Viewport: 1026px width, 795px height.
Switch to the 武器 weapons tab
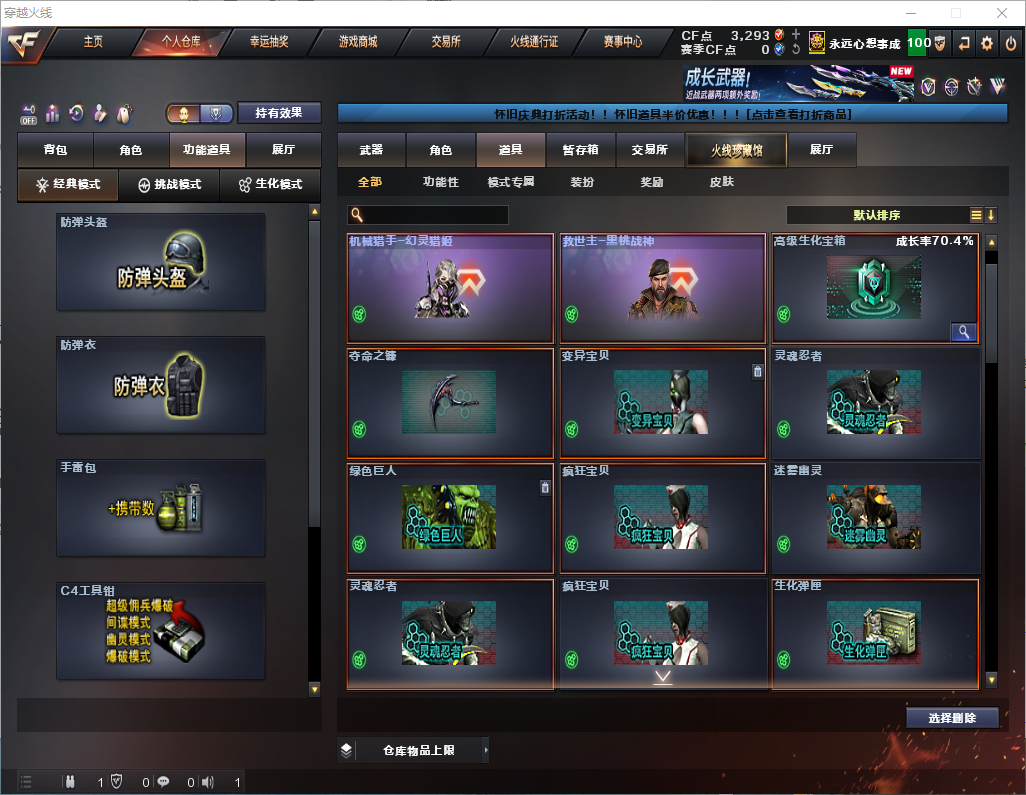371,150
